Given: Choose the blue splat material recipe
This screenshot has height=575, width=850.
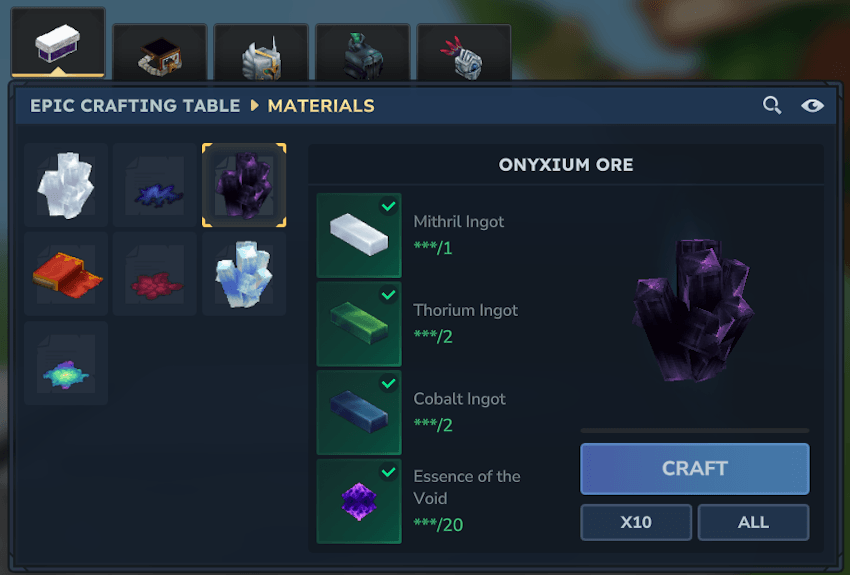Looking at the screenshot, I should pos(154,186).
